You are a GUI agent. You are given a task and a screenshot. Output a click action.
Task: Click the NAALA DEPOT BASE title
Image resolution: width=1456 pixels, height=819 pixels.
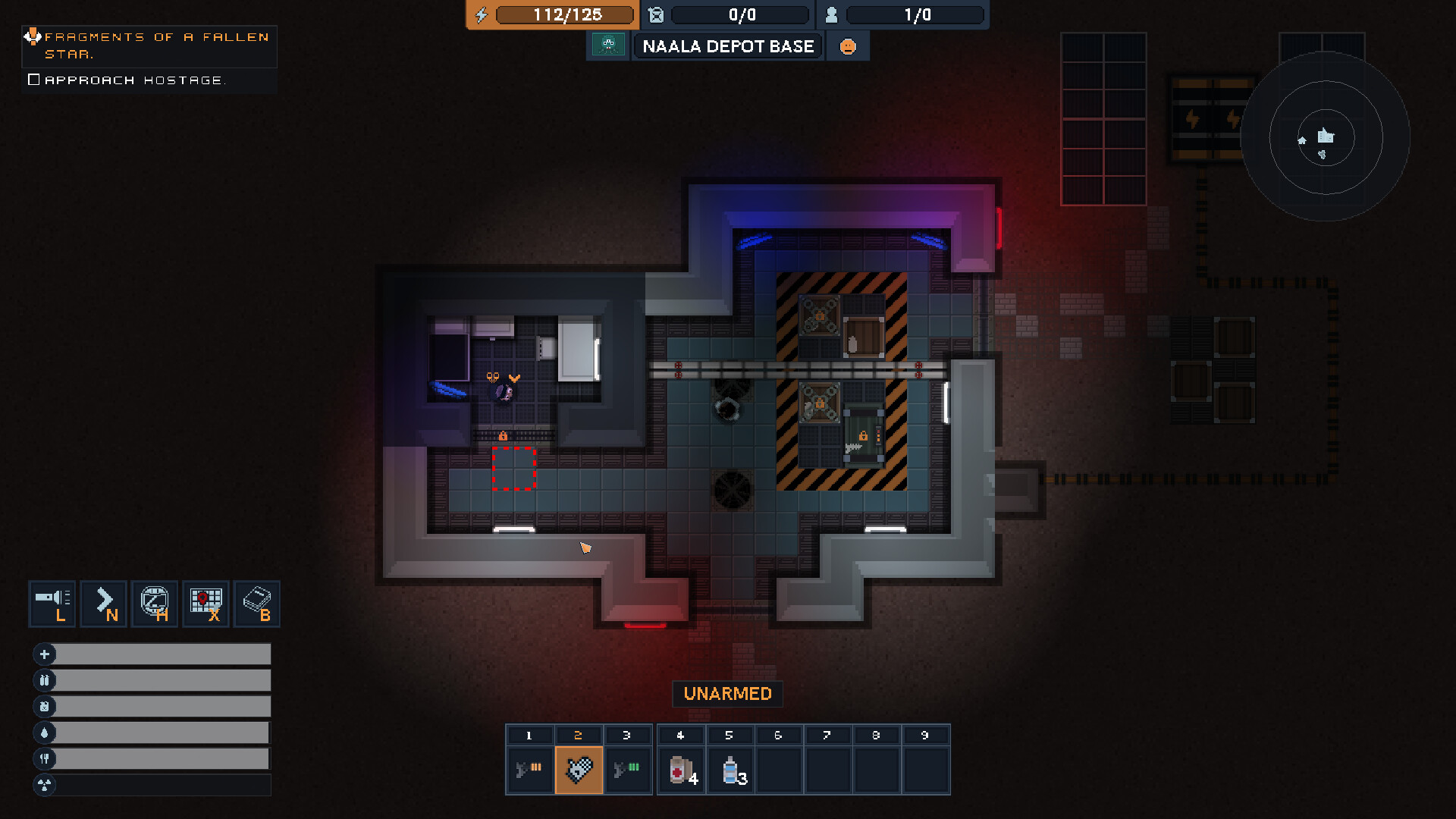coord(727,46)
